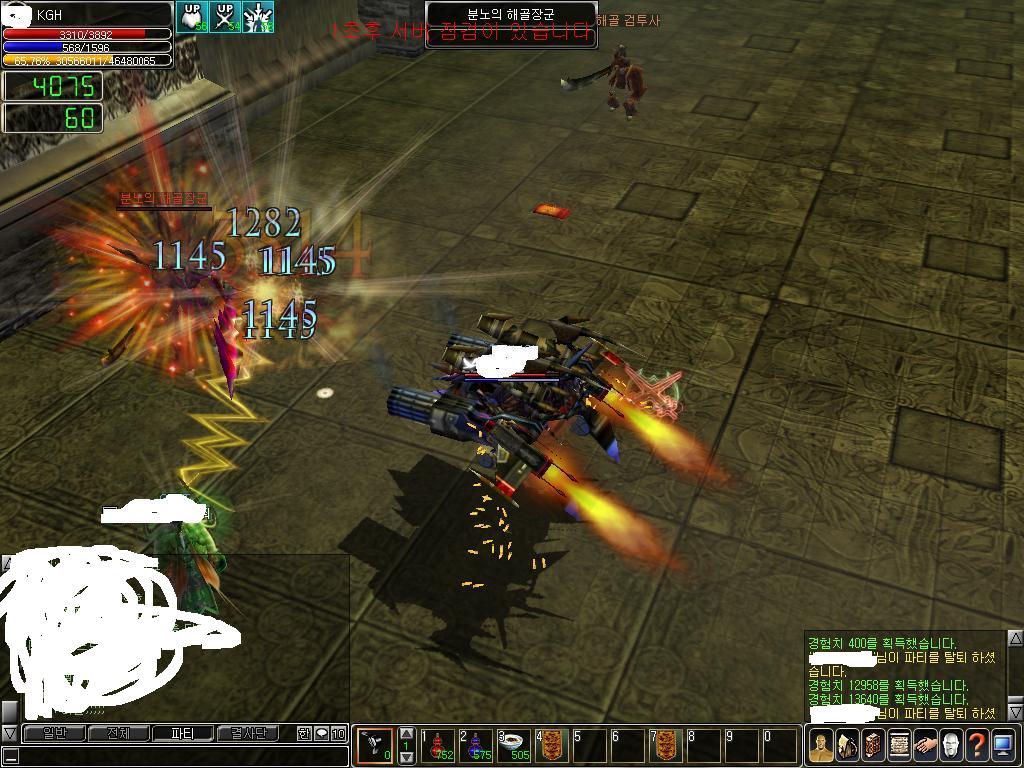Use the blue potion in slot 2

pos(479,745)
